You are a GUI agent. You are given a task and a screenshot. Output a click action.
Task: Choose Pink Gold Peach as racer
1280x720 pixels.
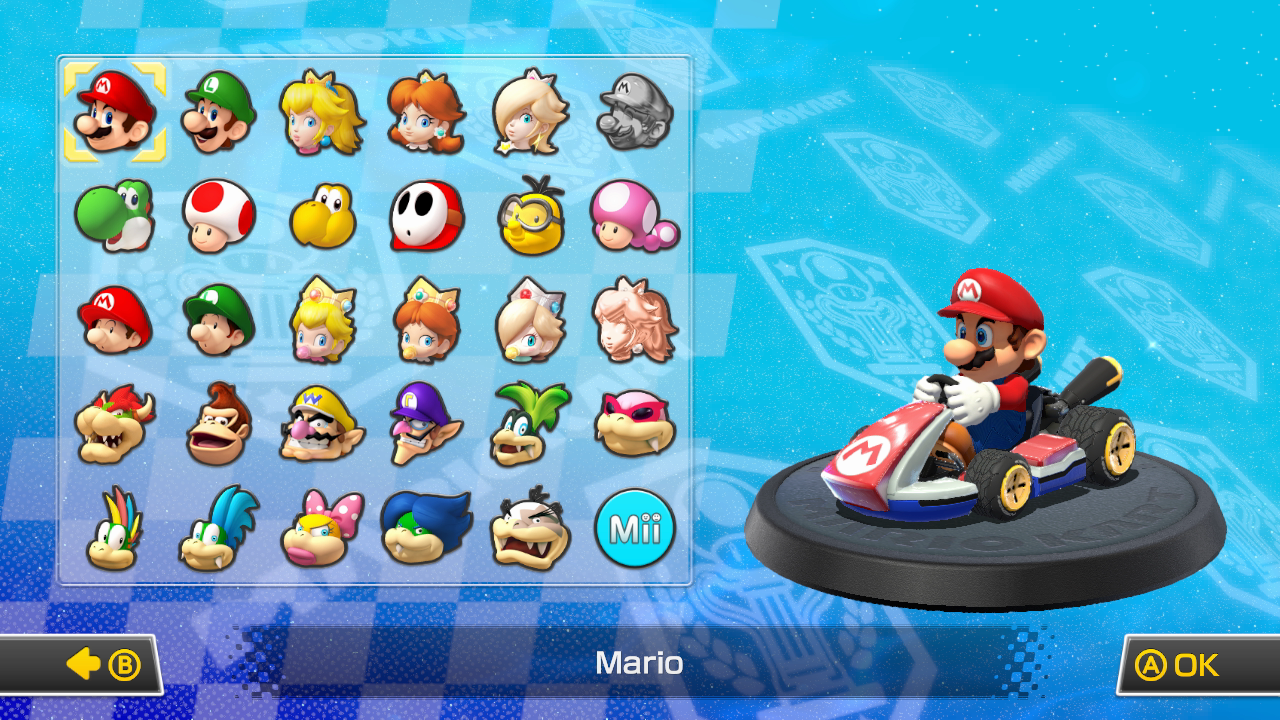tap(635, 320)
